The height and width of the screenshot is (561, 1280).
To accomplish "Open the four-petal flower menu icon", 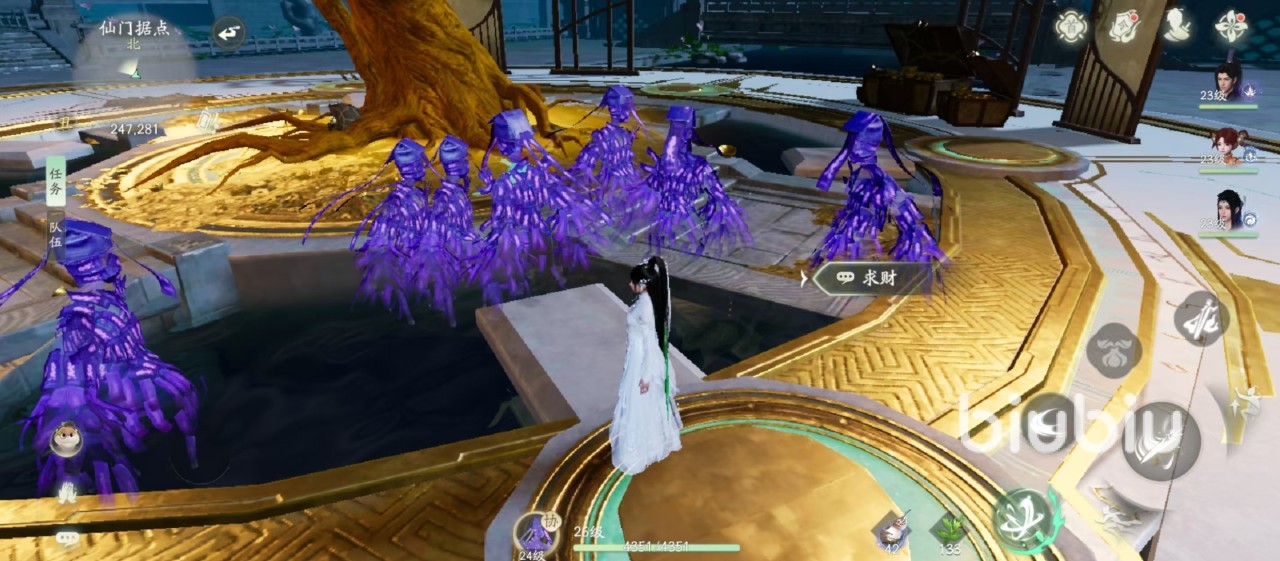I will pos(1231,26).
